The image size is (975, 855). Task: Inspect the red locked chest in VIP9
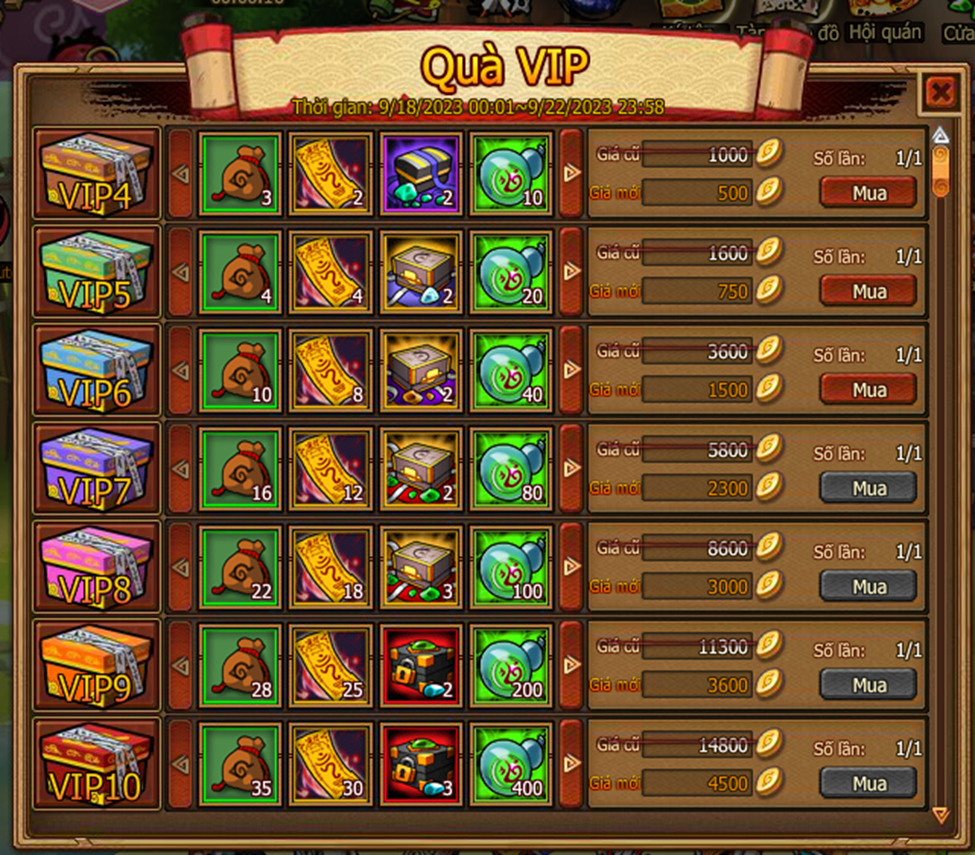coord(421,665)
